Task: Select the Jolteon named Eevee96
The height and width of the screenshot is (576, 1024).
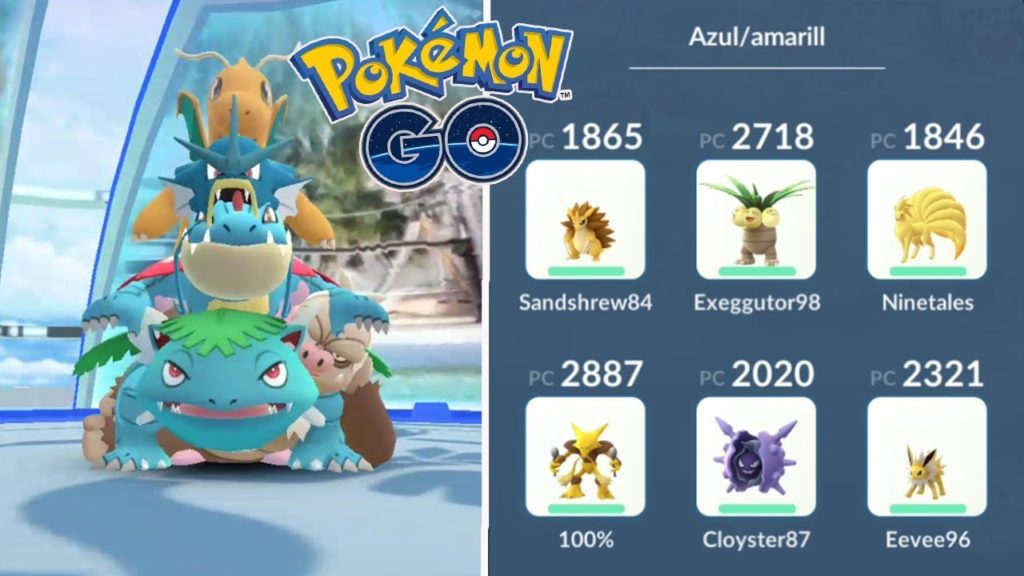Action: coord(926,456)
